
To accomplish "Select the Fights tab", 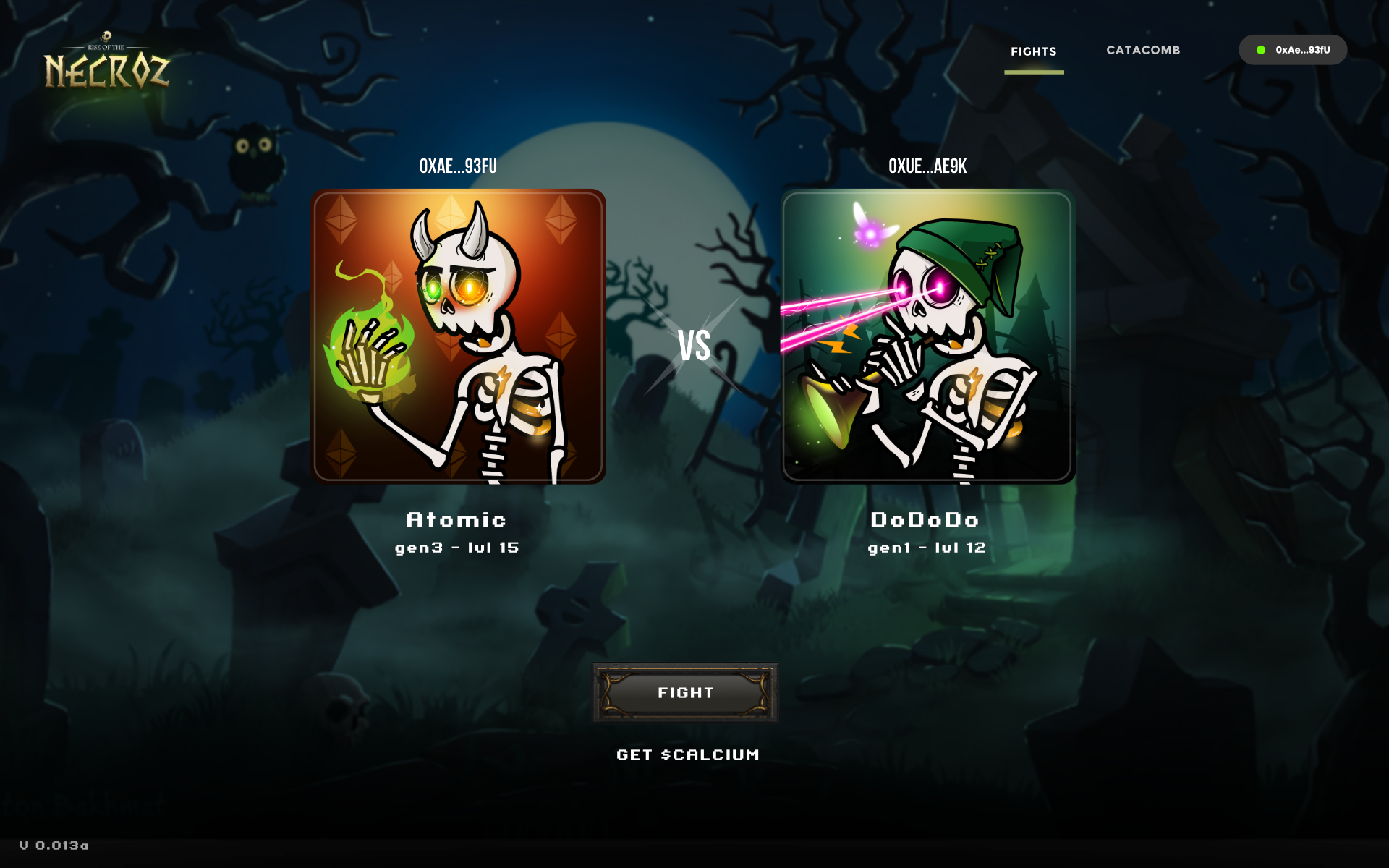I will pos(1033,51).
